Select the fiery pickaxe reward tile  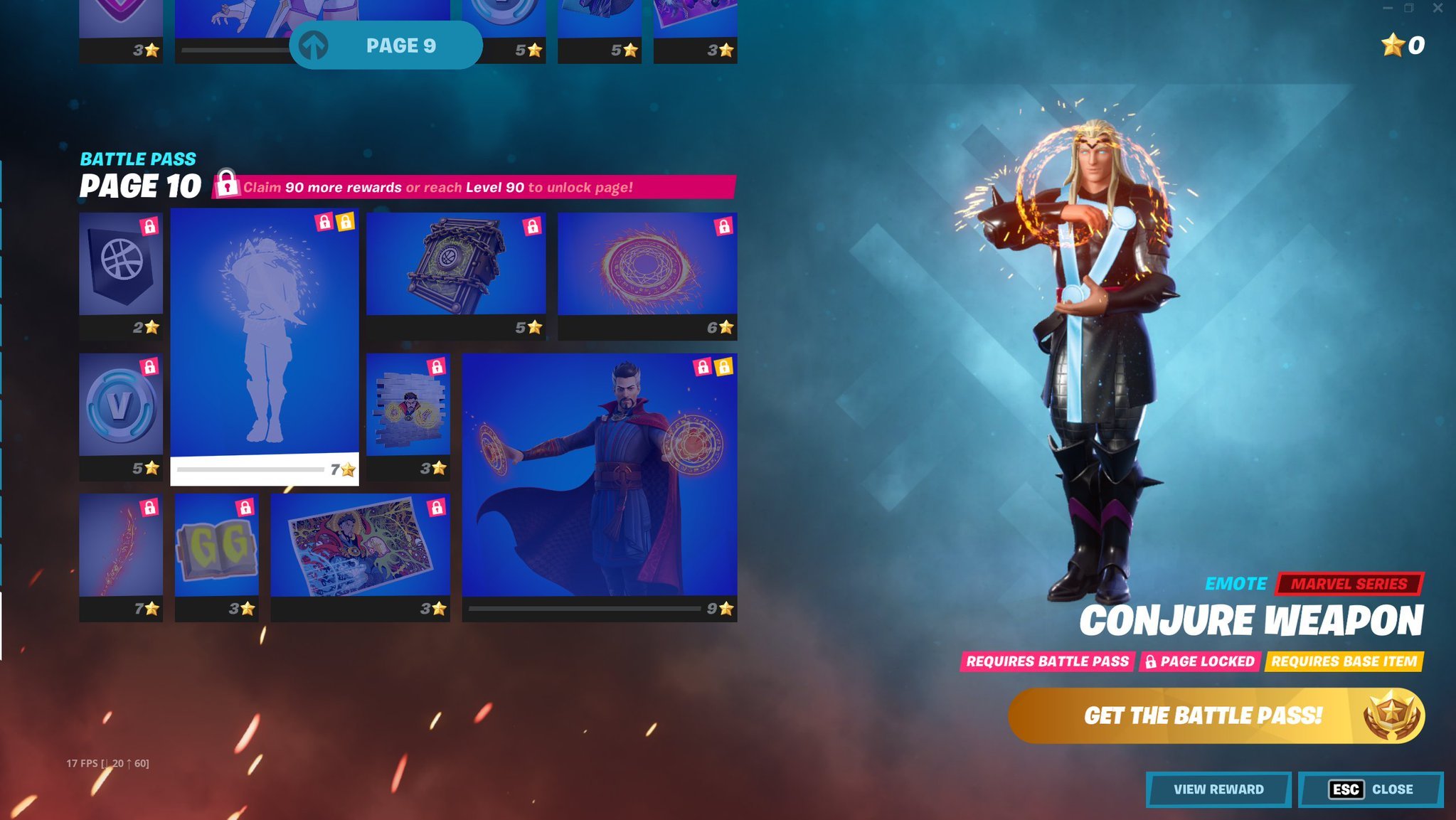(119, 551)
